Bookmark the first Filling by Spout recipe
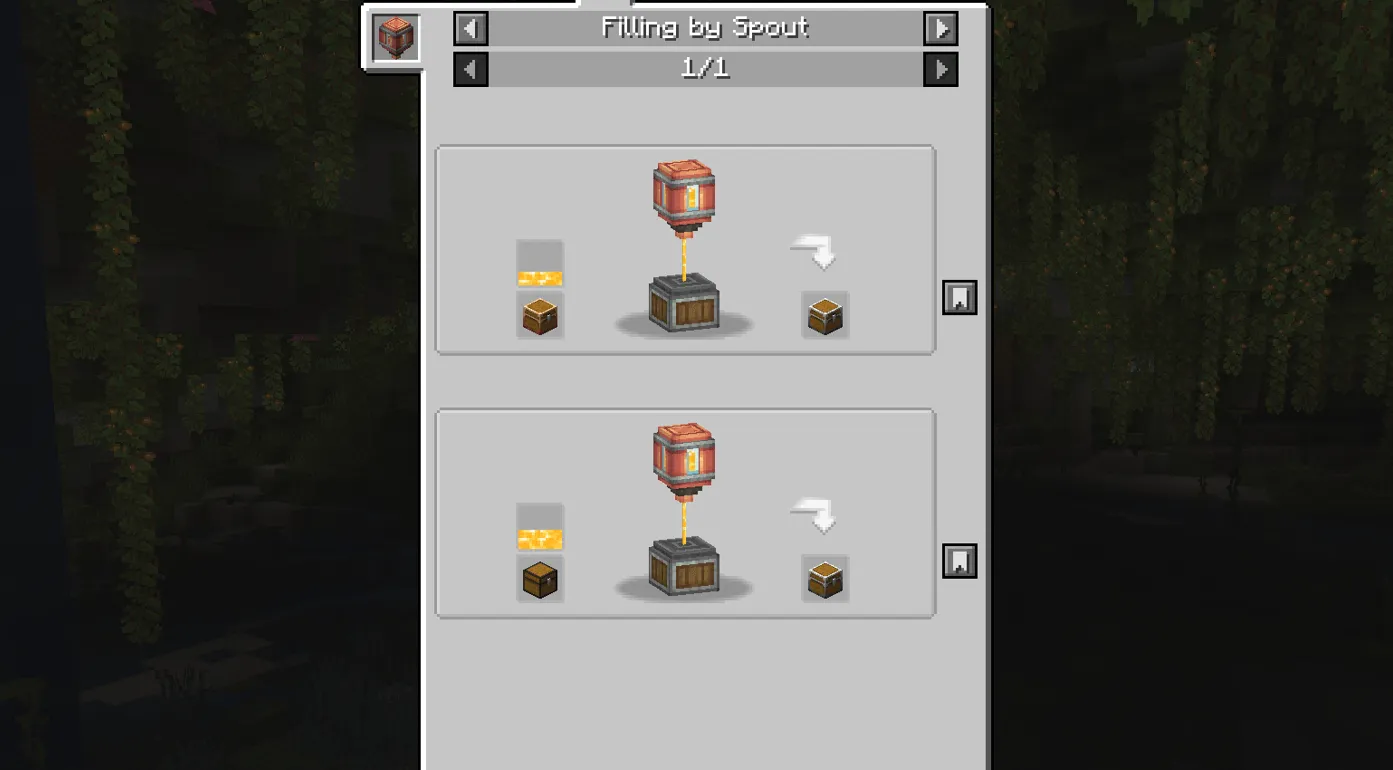 point(959,296)
